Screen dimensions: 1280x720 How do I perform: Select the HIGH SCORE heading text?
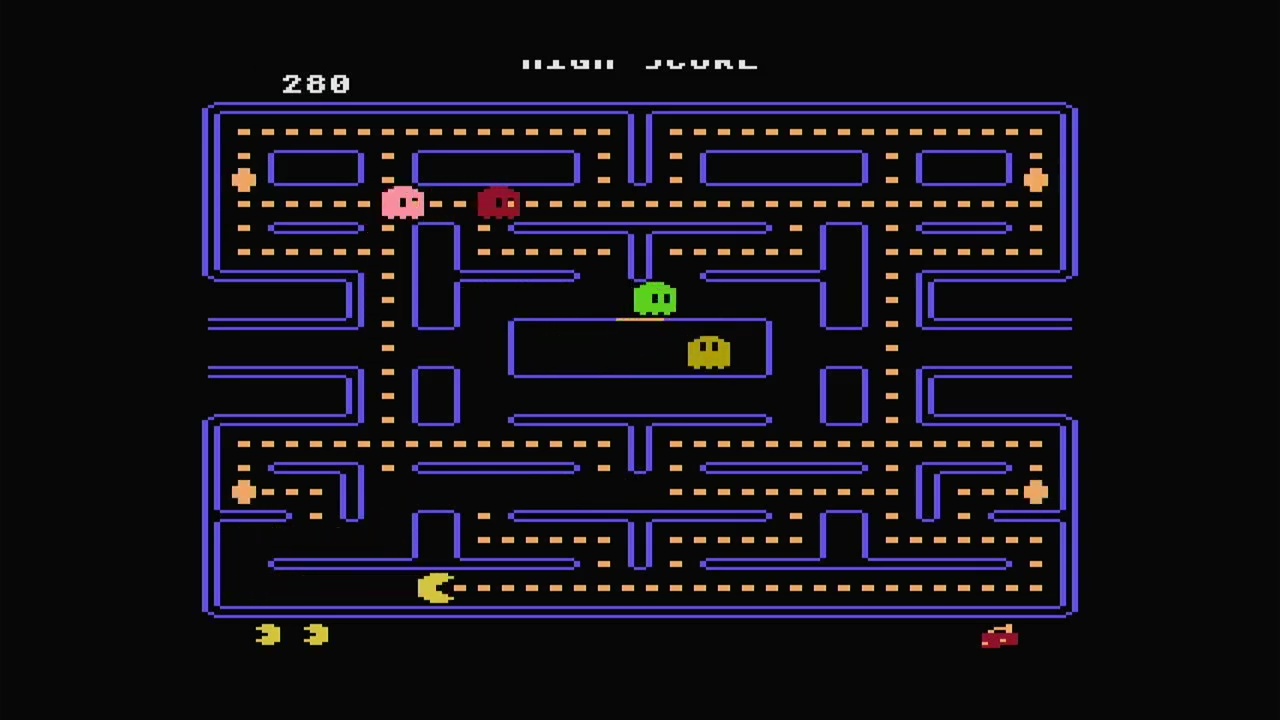tap(640, 60)
